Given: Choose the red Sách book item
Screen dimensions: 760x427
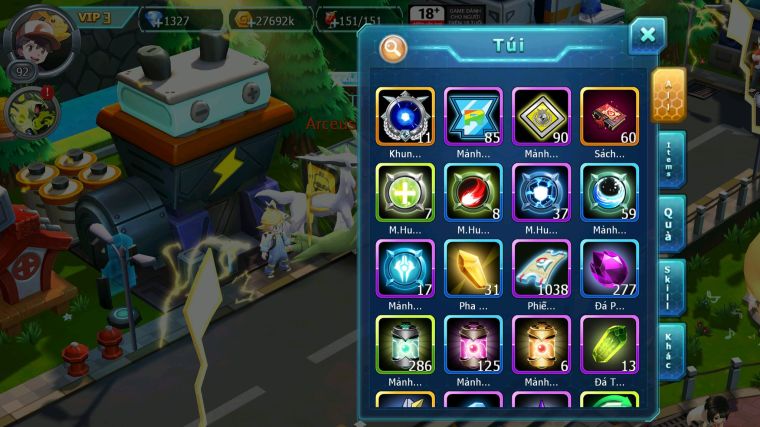Looking at the screenshot, I should tap(609, 117).
